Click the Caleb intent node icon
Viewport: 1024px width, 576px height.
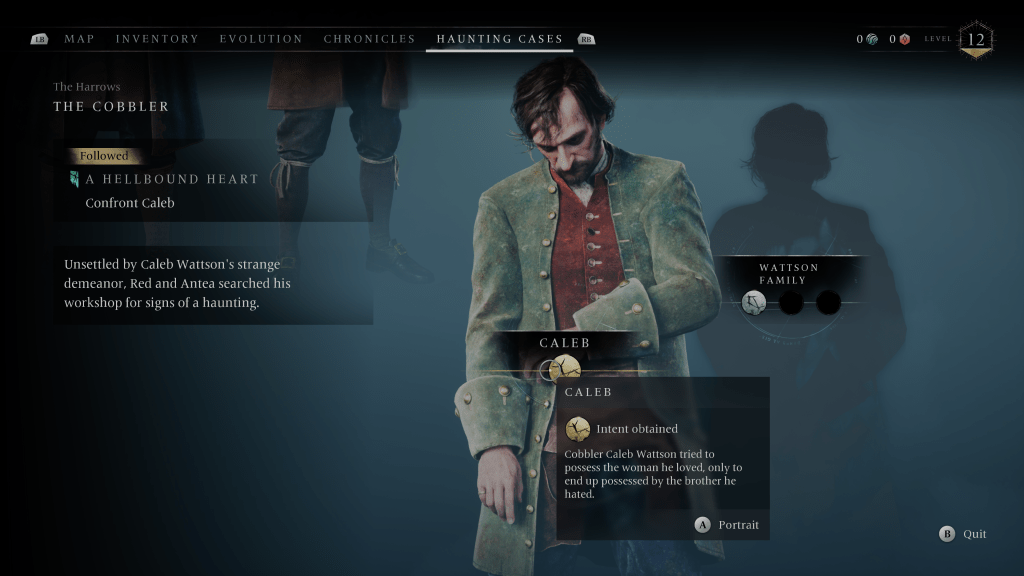click(565, 368)
